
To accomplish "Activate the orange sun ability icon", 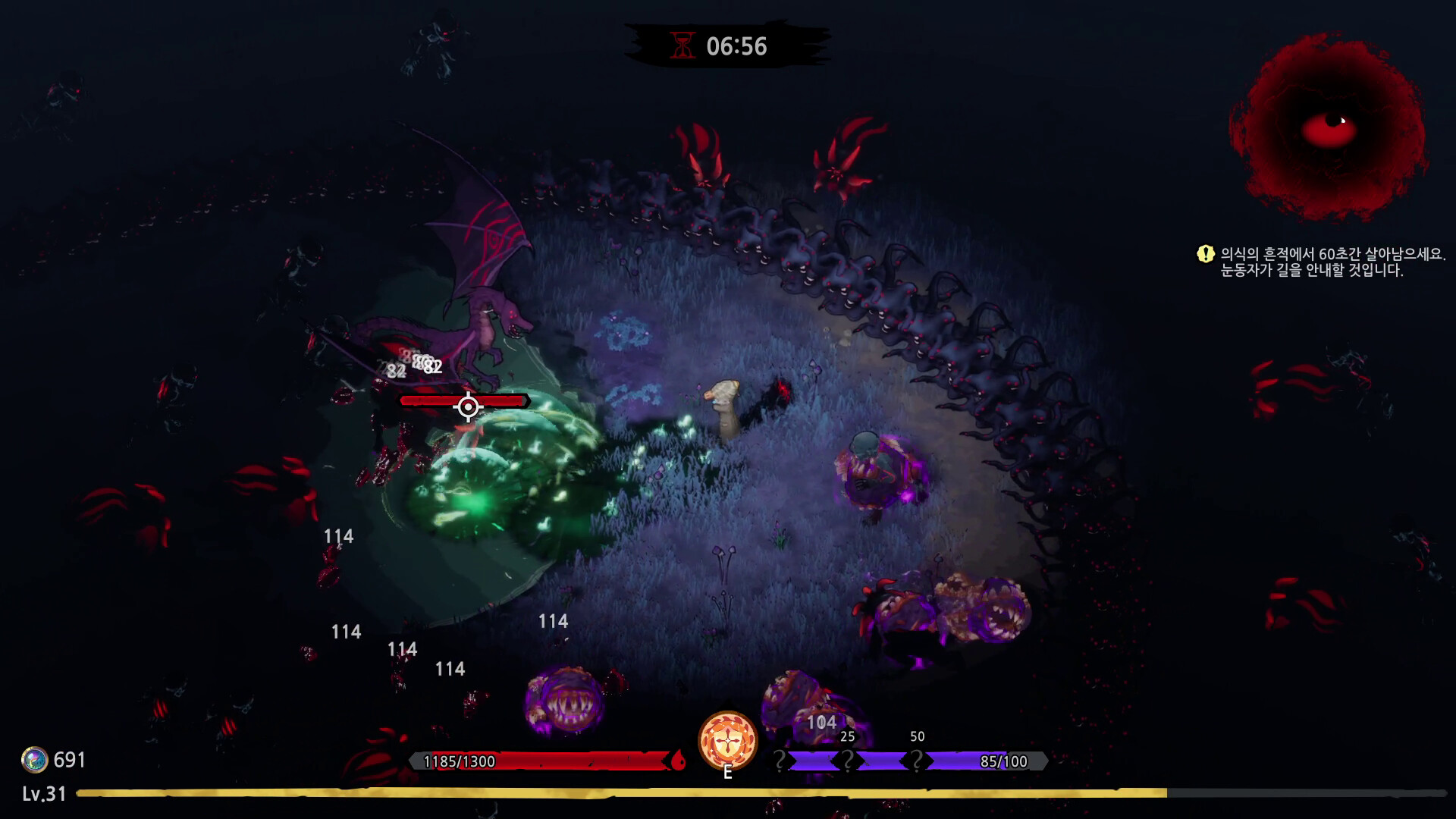I will [x=727, y=741].
